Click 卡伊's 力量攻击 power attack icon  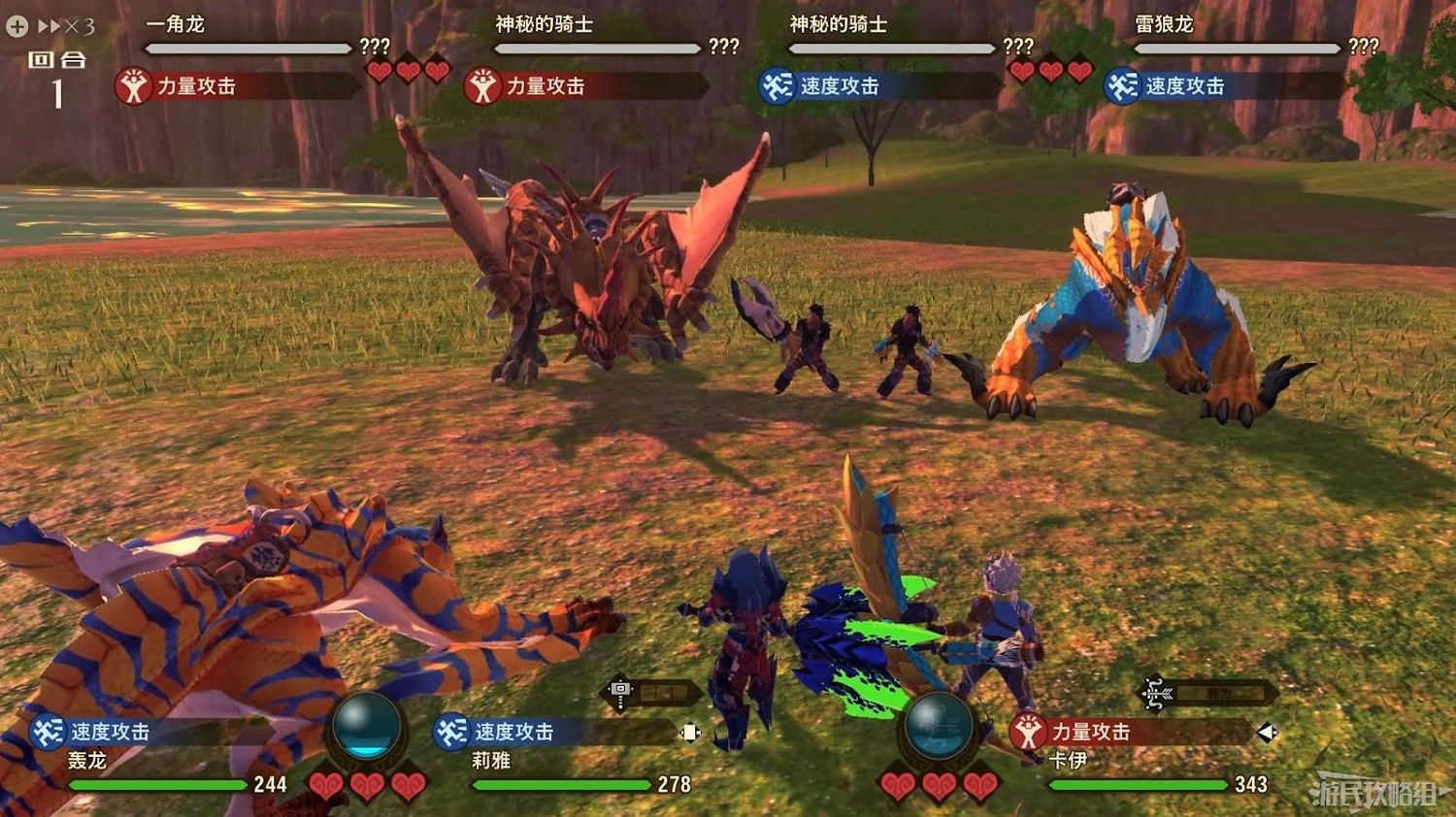[x=1026, y=733]
